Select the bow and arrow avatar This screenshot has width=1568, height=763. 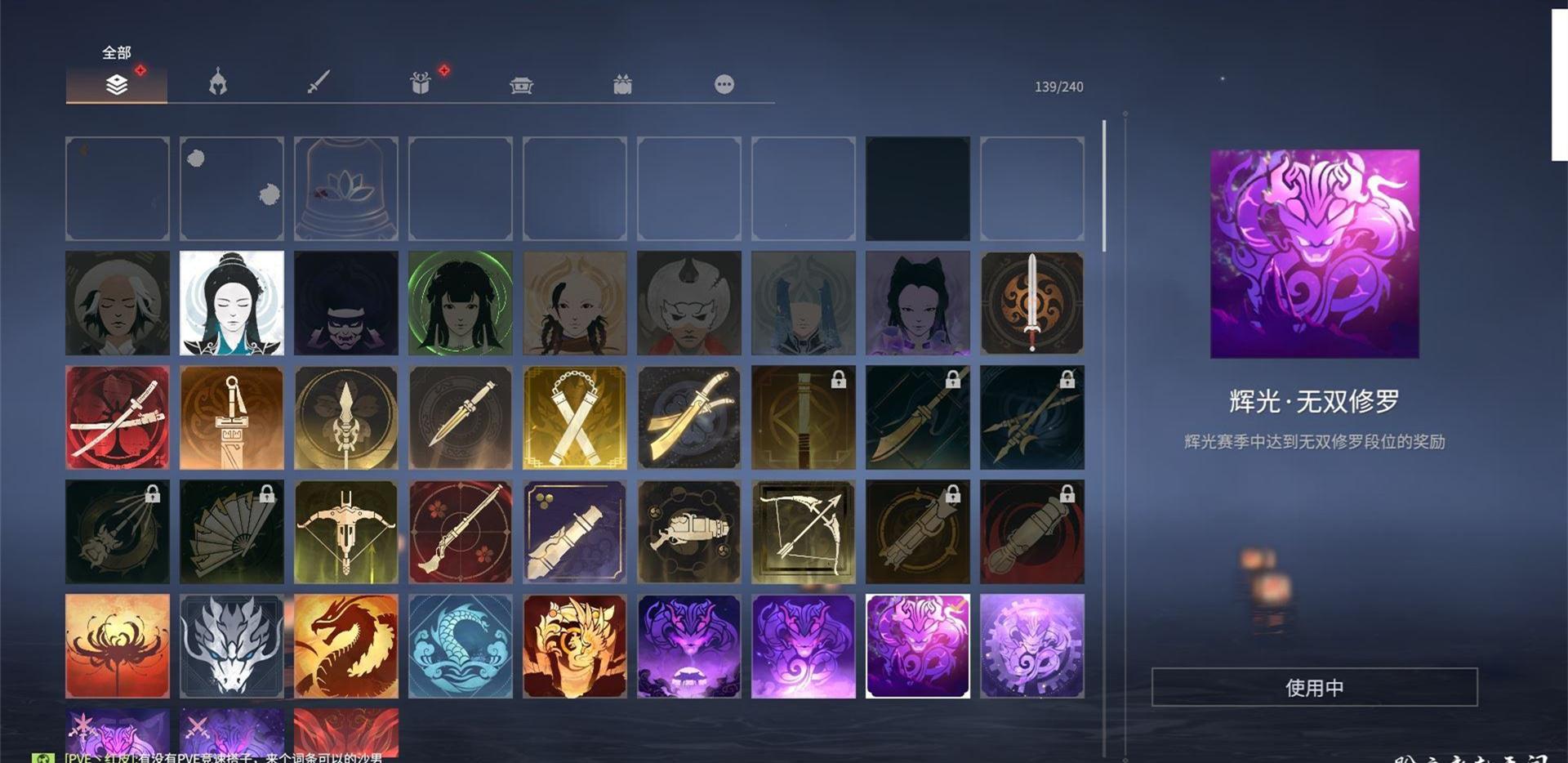(804, 532)
